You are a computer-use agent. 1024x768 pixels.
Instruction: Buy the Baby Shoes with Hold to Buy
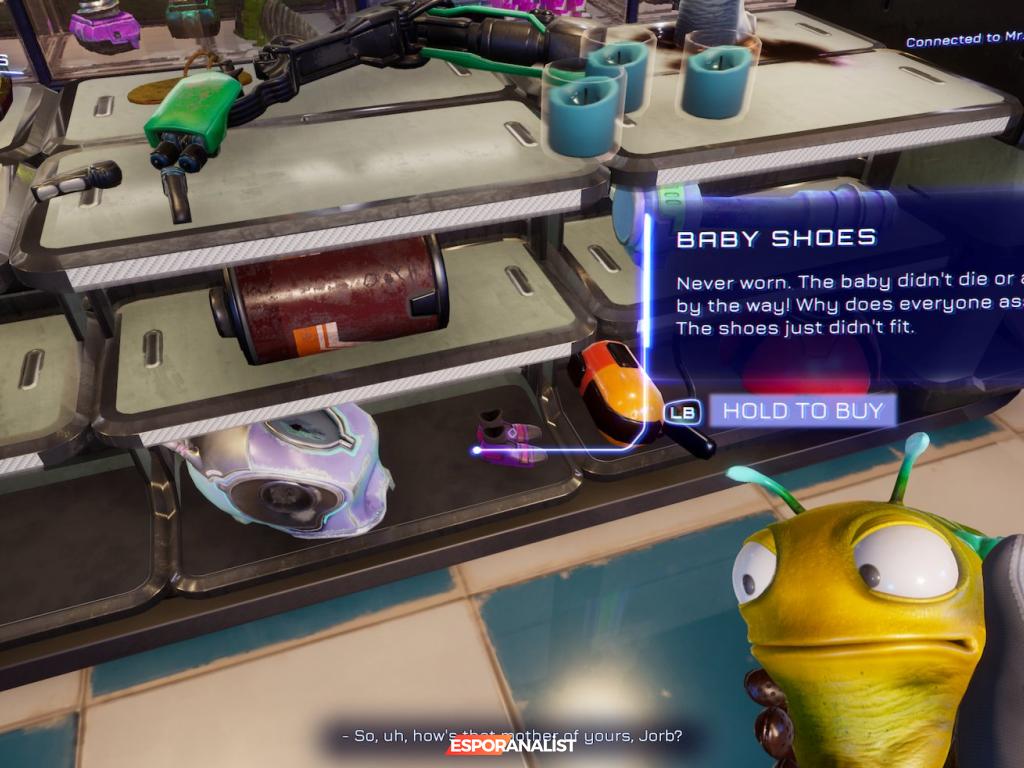coord(802,410)
